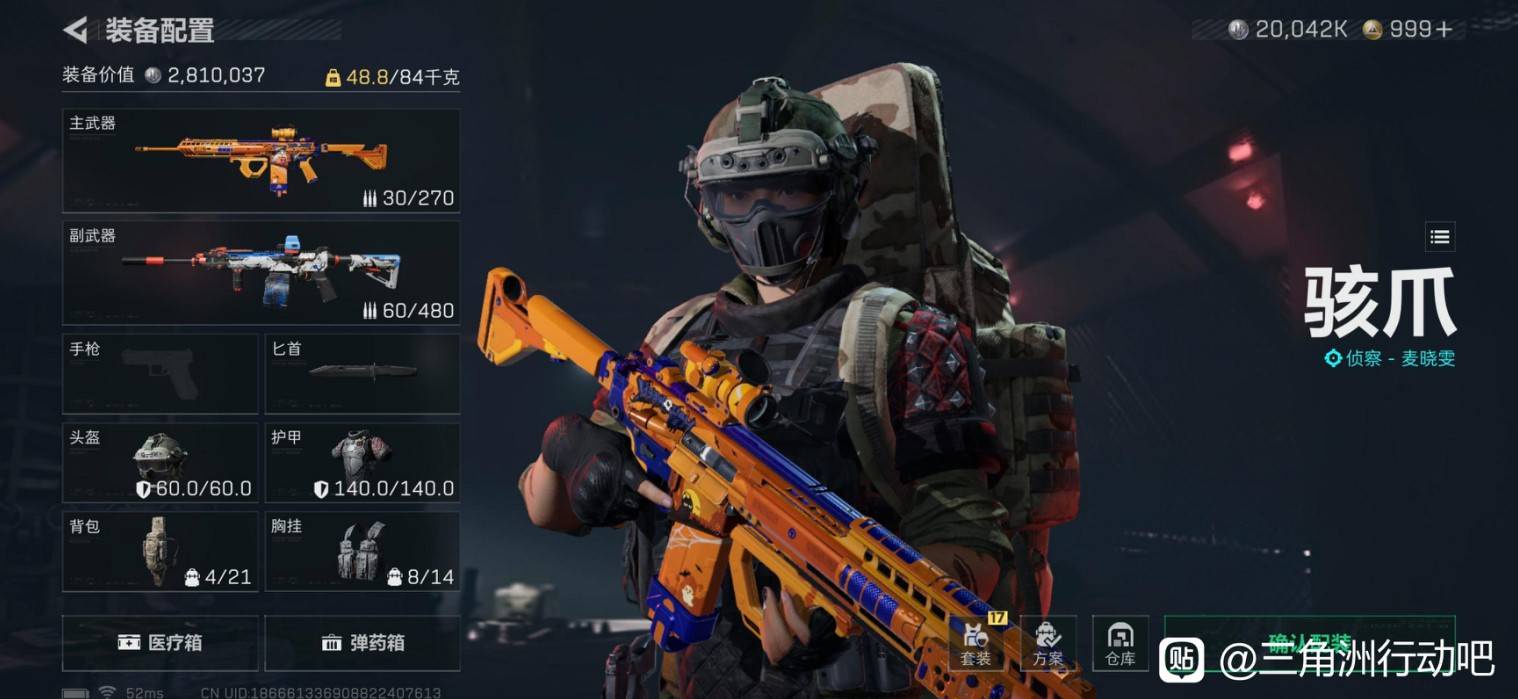This screenshot has height=699, width=1518.
Task: Select the orange primary weapon (主武器) slot
Action: (261, 160)
